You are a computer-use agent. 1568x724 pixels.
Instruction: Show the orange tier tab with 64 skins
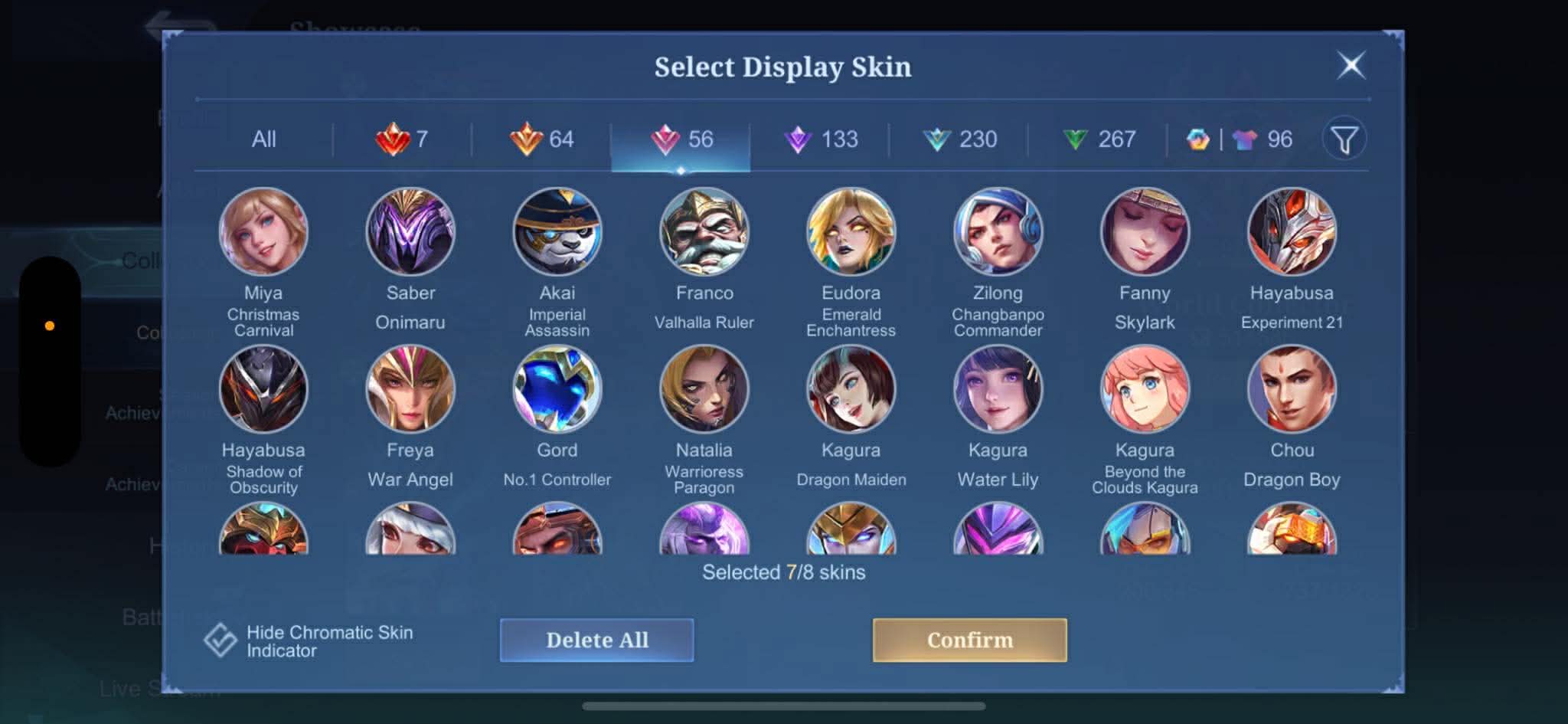[x=541, y=139]
